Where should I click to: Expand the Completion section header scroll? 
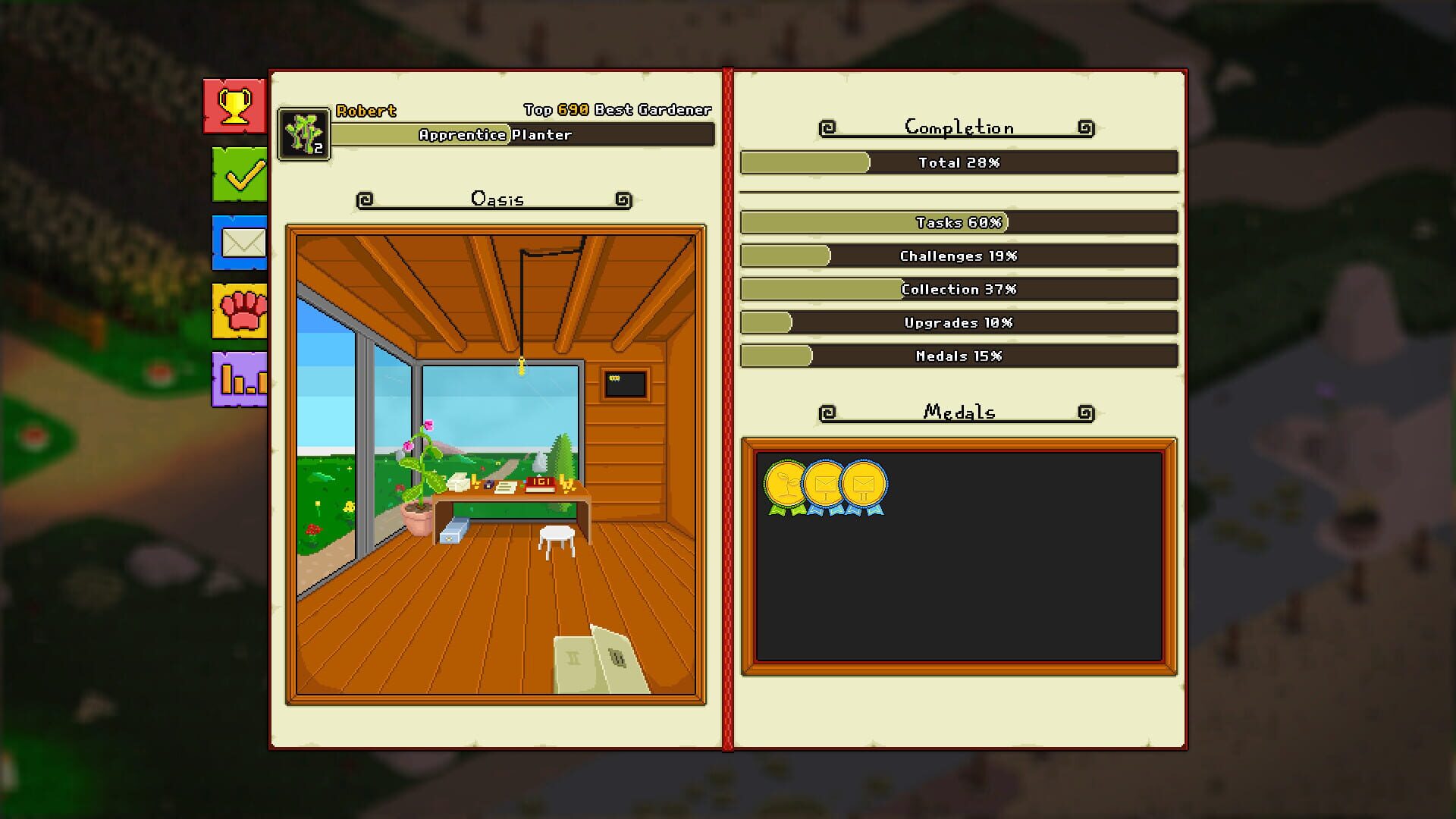coord(959,127)
